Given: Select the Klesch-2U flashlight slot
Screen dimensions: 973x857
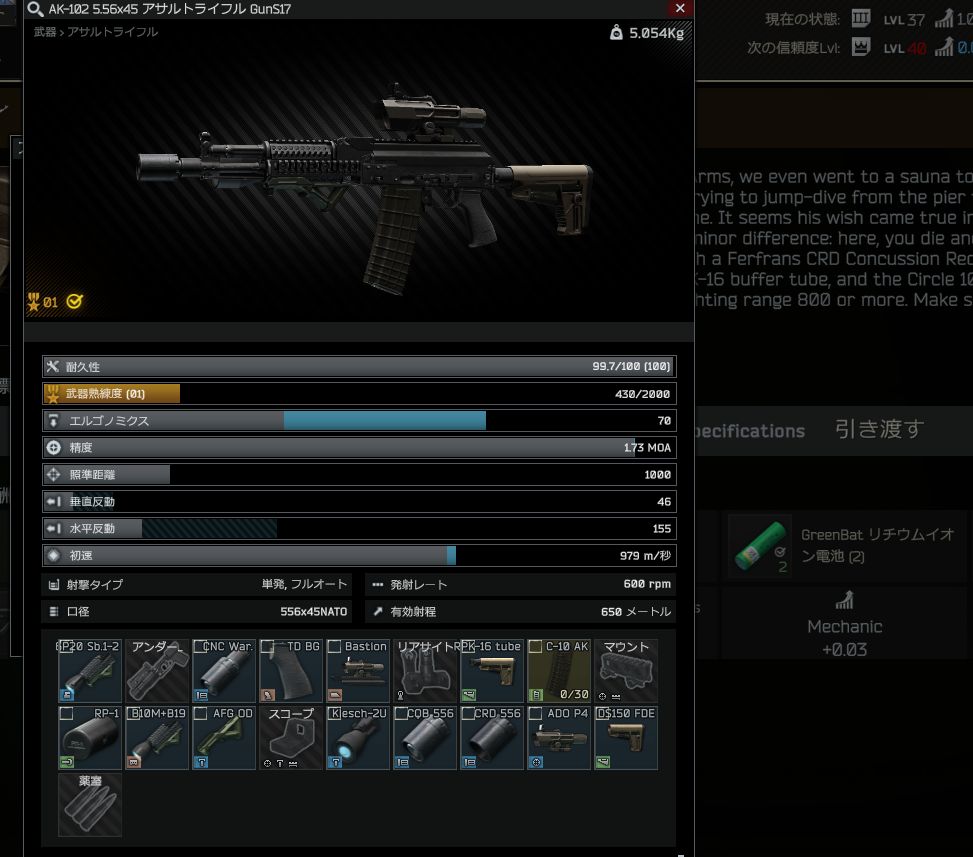Looking at the screenshot, I should tap(358, 738).
